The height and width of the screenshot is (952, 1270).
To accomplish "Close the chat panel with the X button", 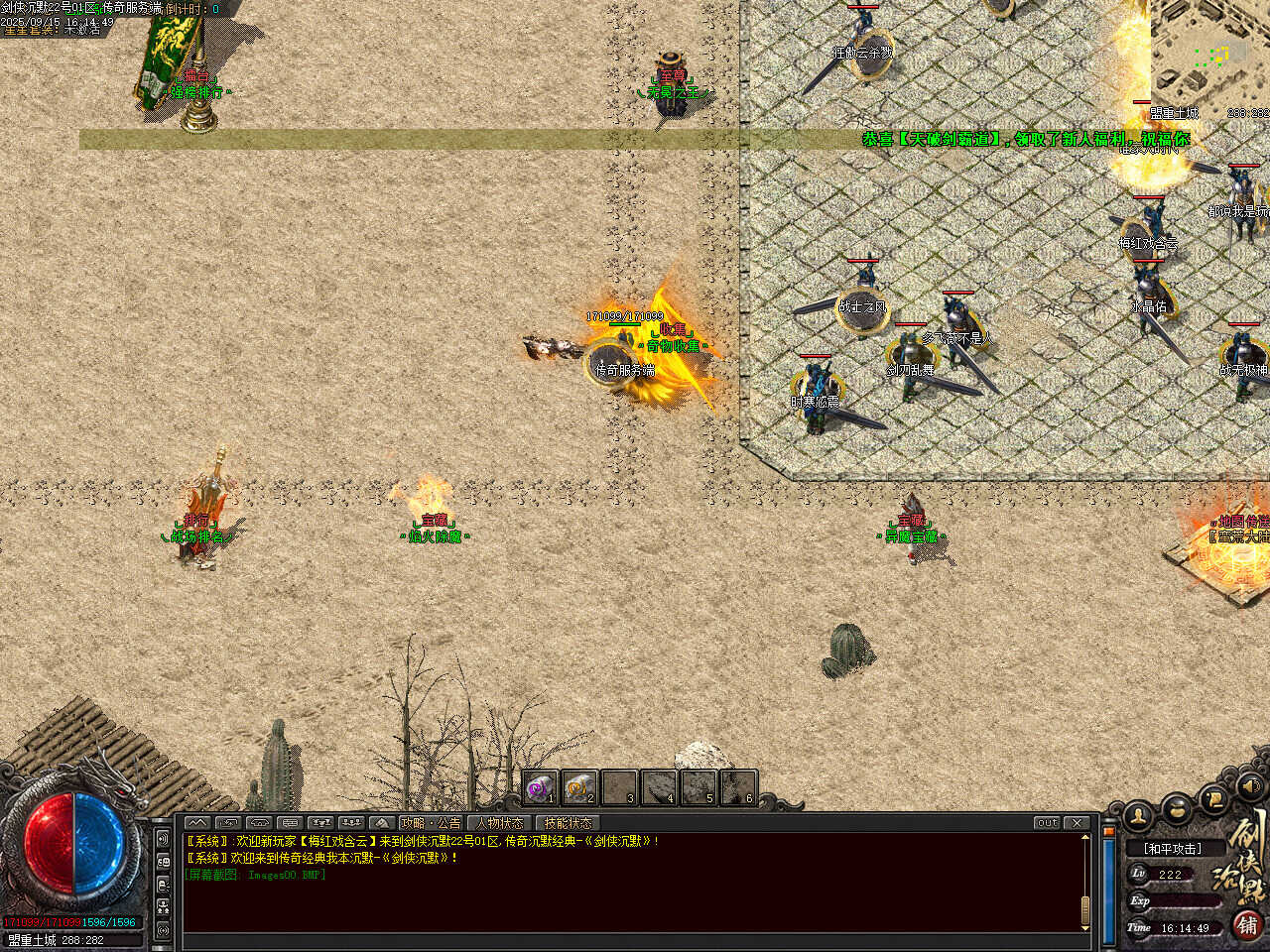I will coord(1077,823).
